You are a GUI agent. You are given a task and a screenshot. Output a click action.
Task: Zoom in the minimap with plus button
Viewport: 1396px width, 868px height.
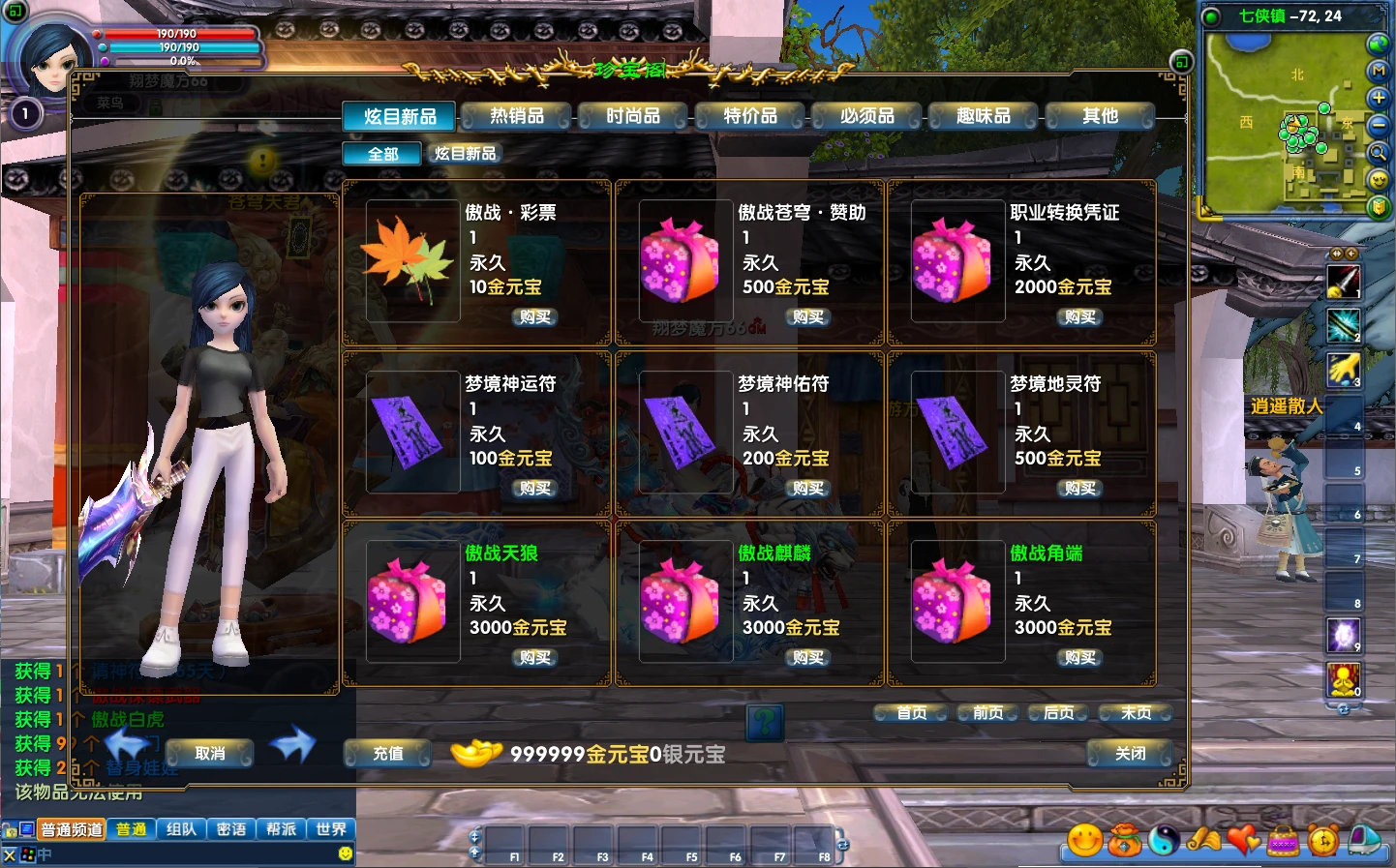[x=1379, y=98]
